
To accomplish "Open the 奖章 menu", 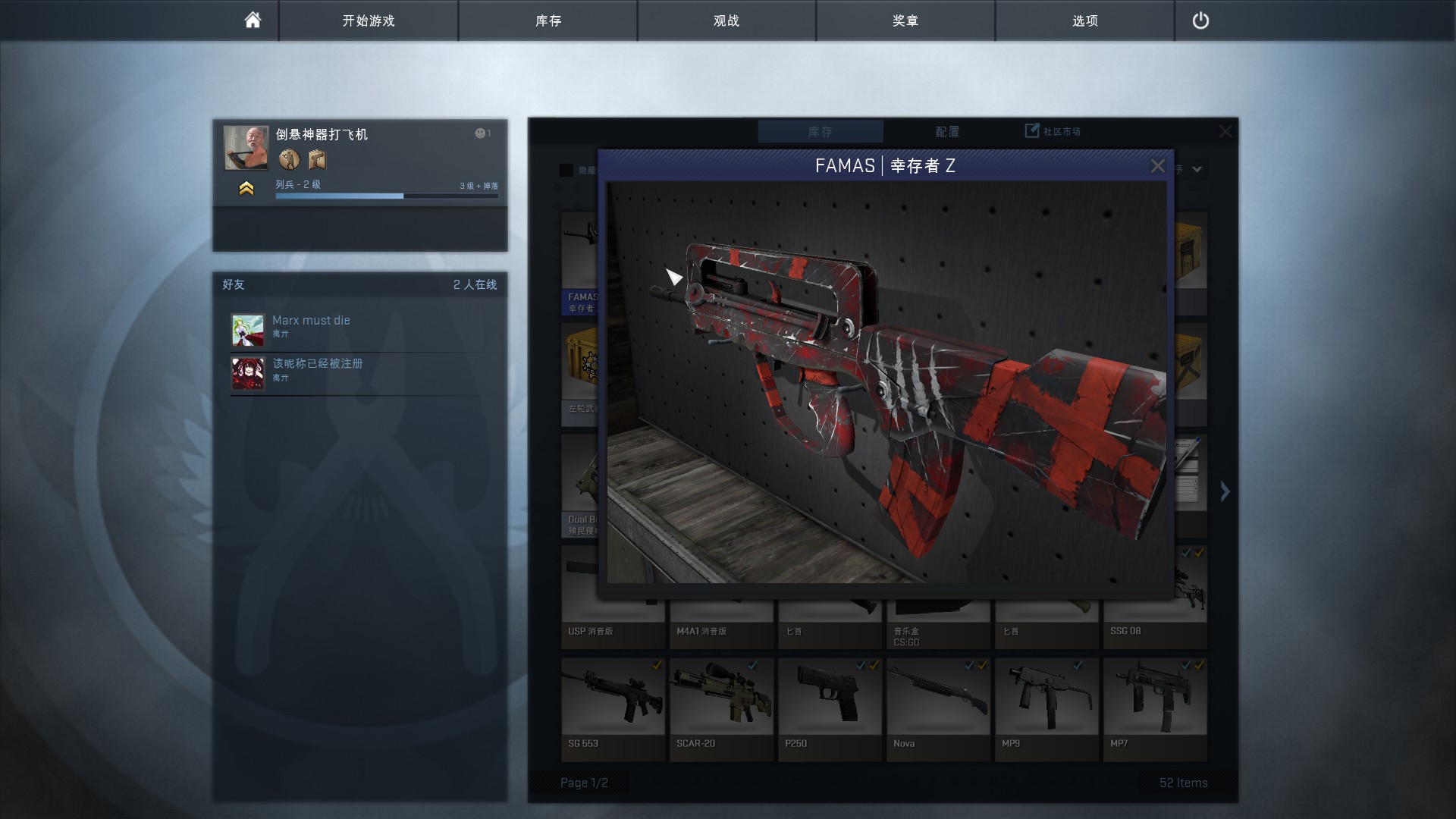I will pyautogui.click(x=905, y=20).
